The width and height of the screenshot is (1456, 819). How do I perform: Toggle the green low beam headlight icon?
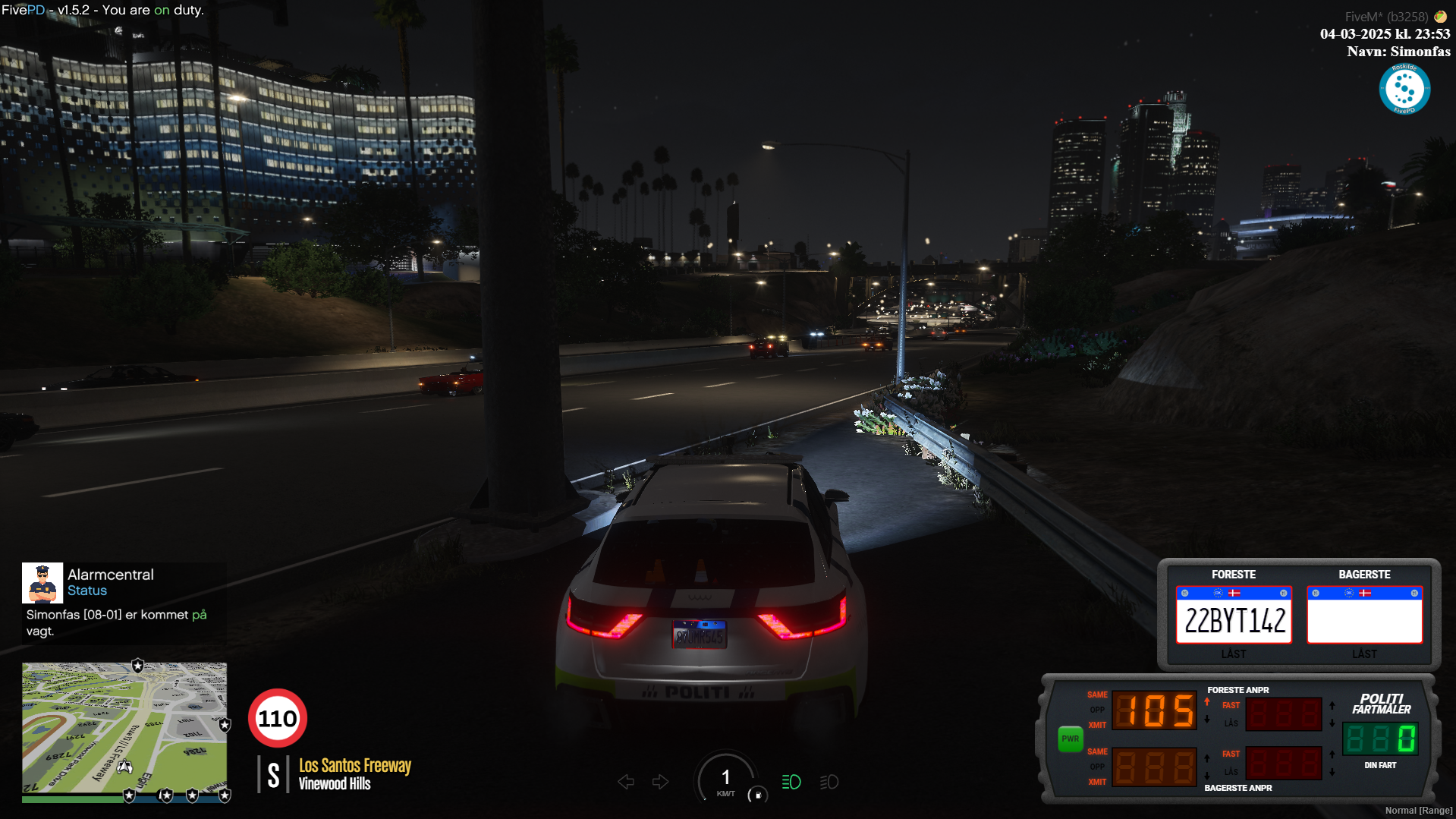[x=791, y=782]
